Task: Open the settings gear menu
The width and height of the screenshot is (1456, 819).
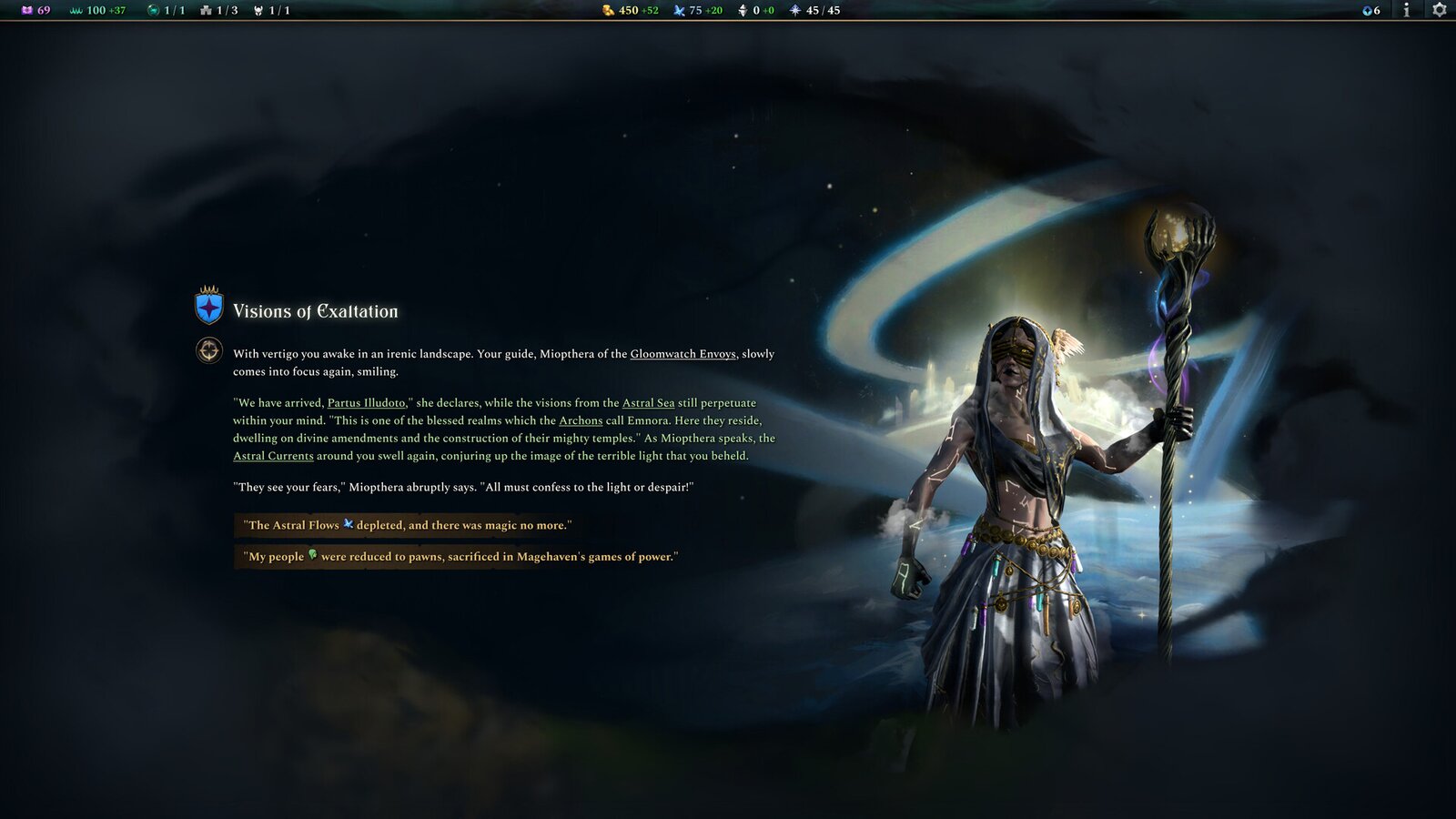Action: pyautogui.click(x=1440, y=12)
